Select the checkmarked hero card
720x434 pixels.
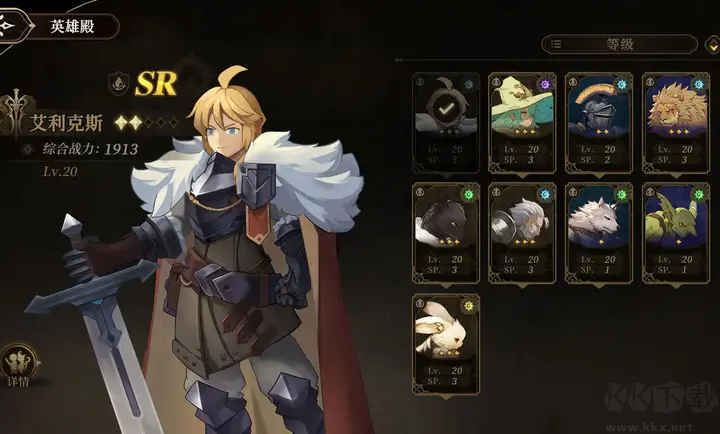tap(447, 119)
